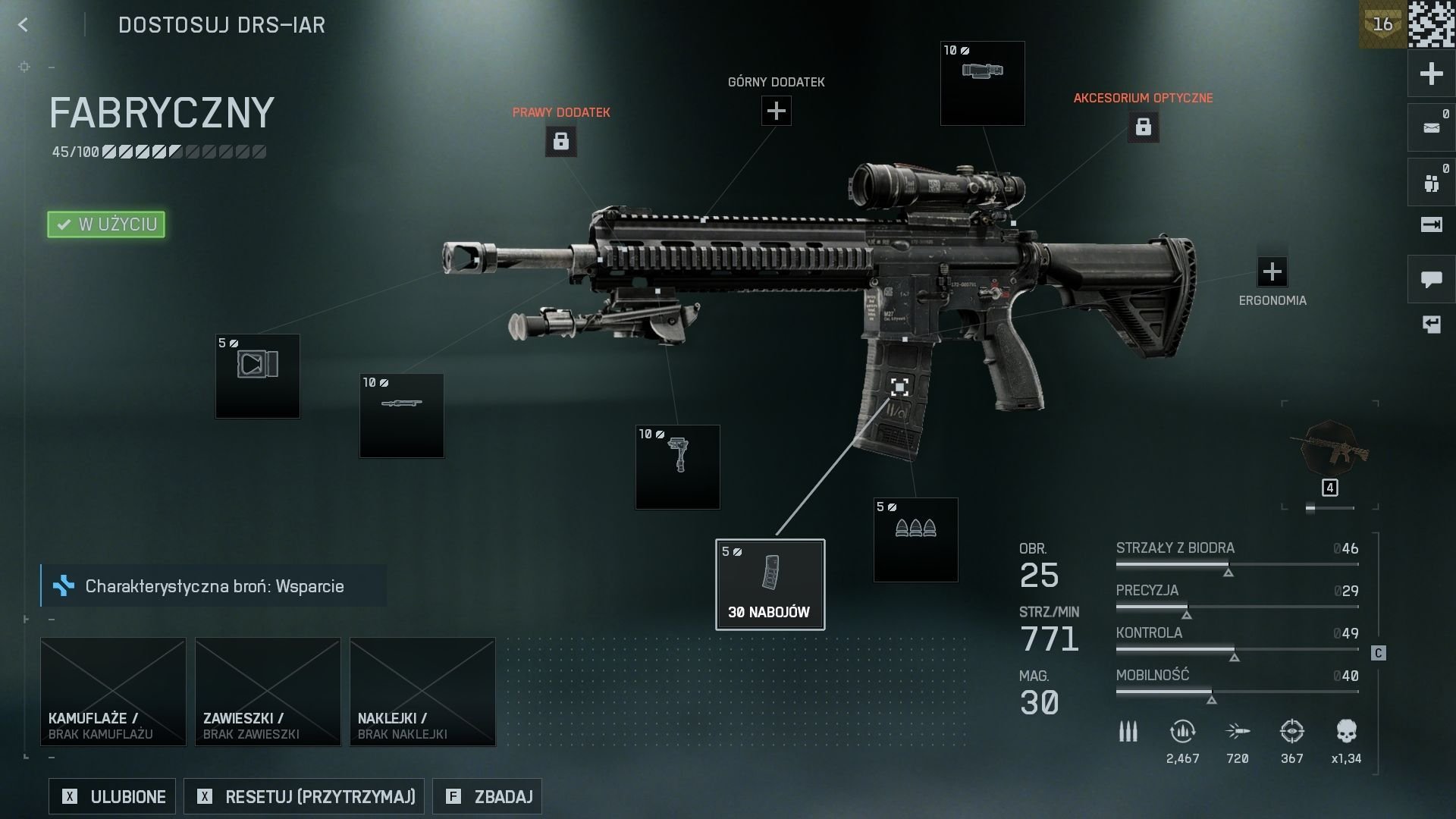Open the ammunition type attachment slot

[x=915, y=539]
